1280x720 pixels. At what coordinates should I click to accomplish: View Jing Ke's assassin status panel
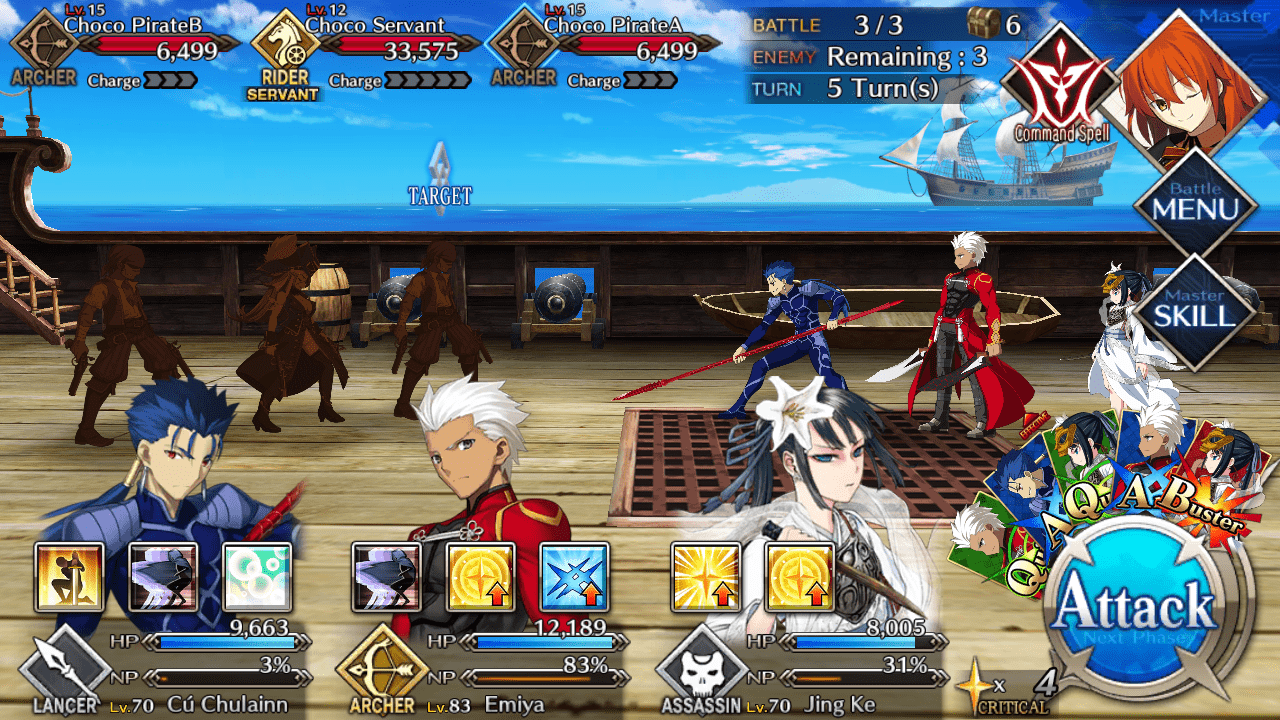800,480
